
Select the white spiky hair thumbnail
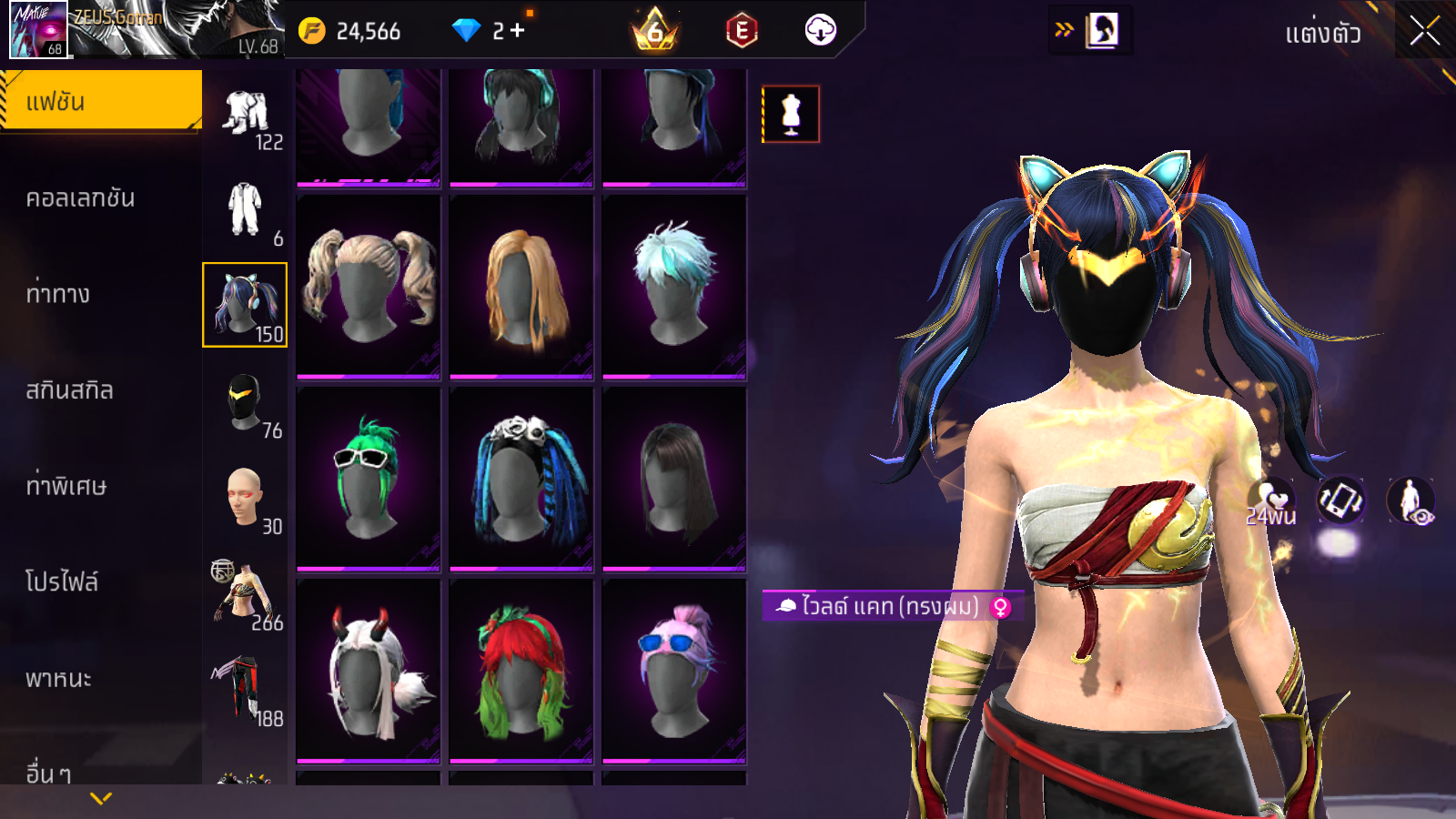(674, 286)
